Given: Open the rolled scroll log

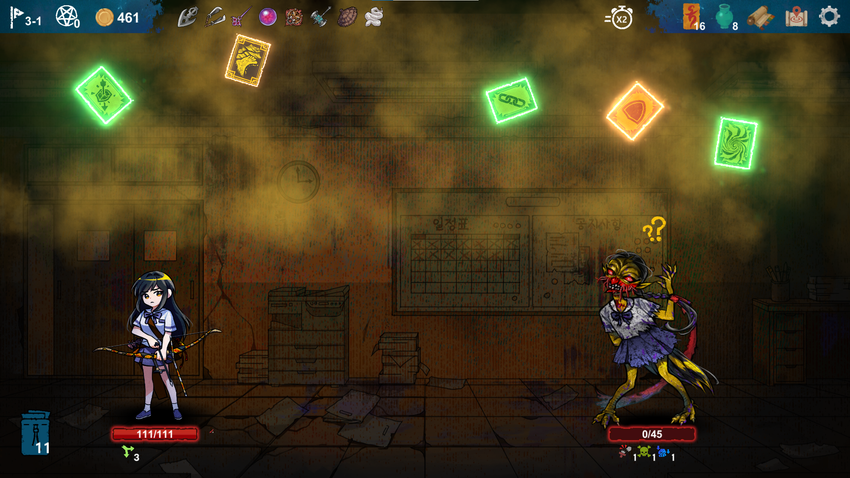Looking at the screenshot, I should (761, 17).
